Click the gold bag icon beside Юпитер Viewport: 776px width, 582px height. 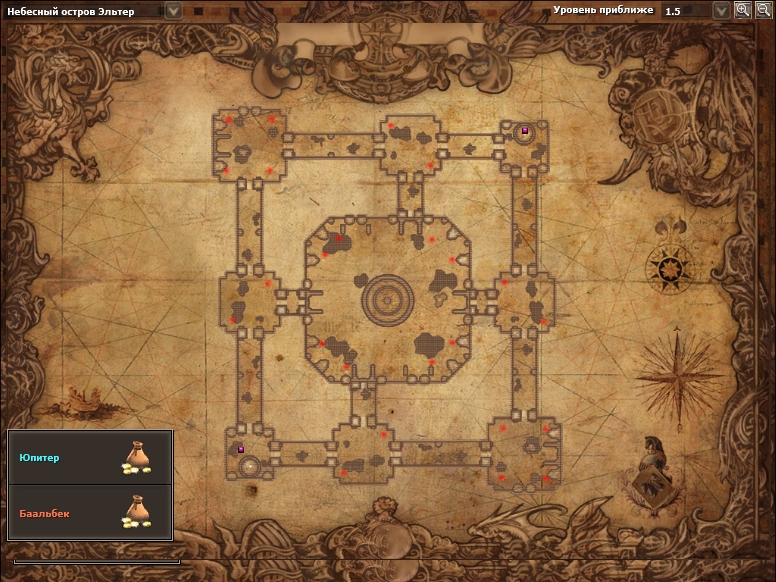pyautogui.click(x=136, y=457)
